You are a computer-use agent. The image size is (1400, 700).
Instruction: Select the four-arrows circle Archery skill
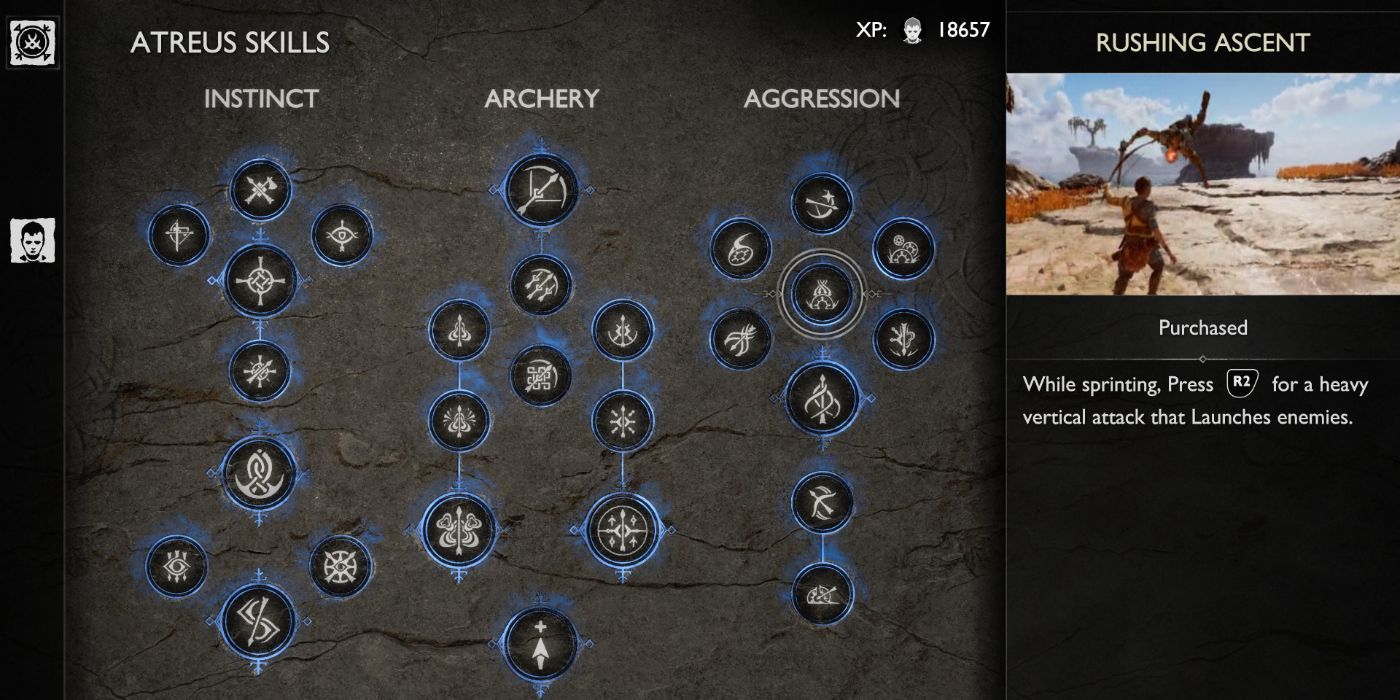(x=623, y=529)
